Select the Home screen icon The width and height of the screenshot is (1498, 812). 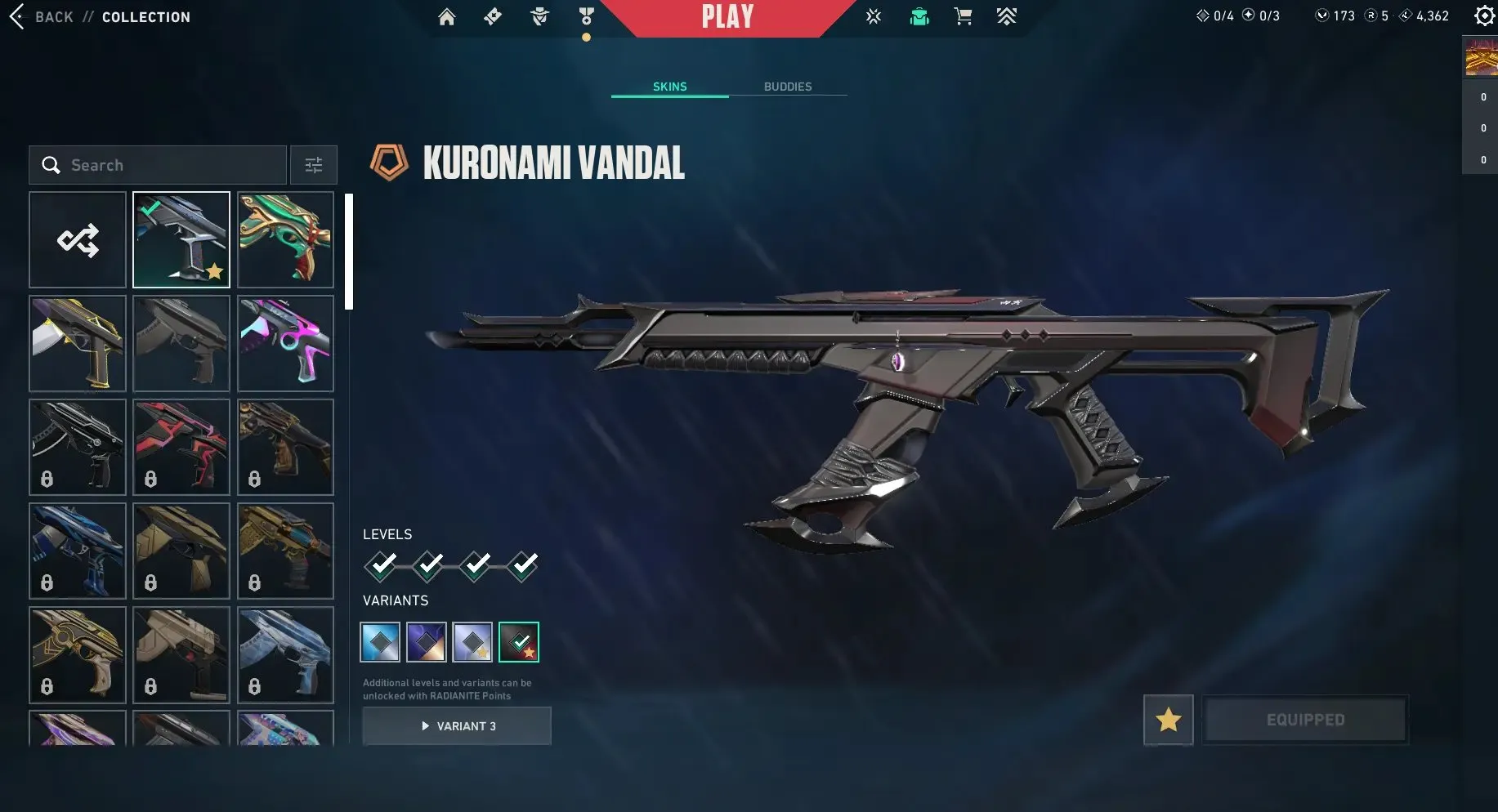[446, 16]
